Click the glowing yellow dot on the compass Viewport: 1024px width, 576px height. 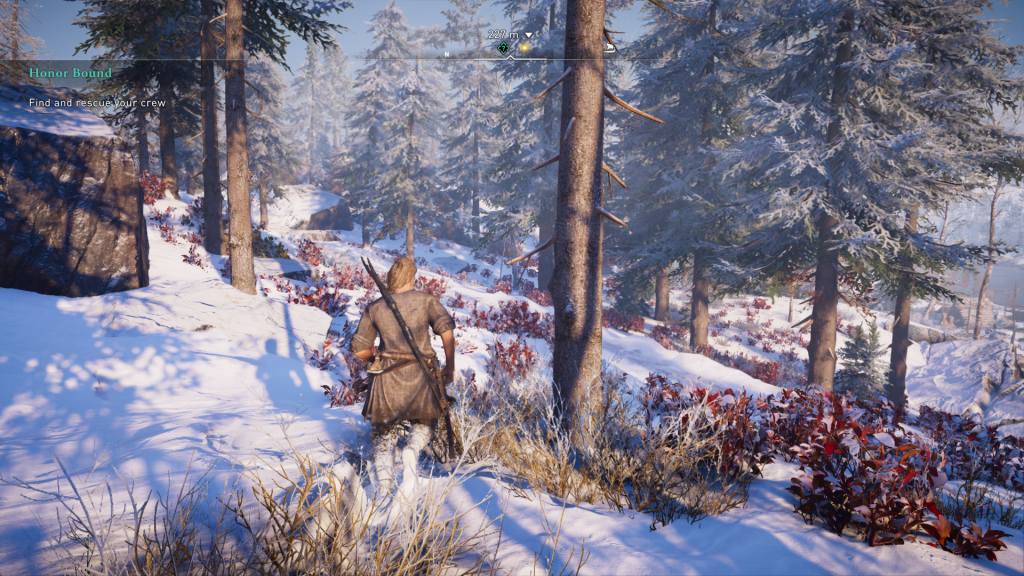pos(523,47)
